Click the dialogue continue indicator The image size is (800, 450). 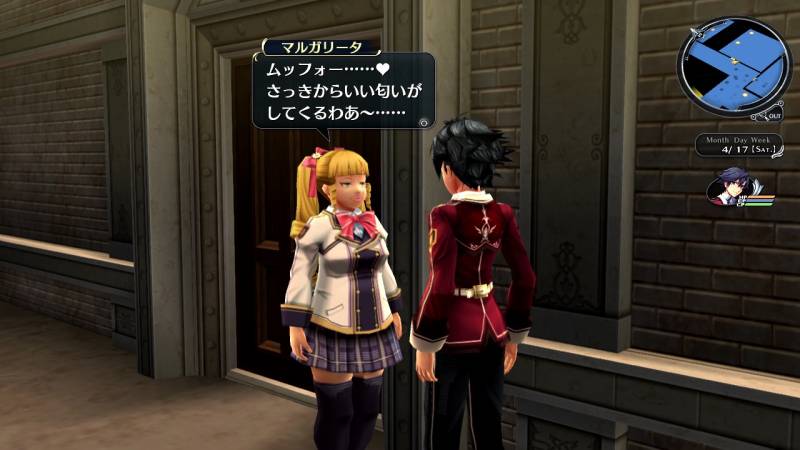(x=425, y=121)
